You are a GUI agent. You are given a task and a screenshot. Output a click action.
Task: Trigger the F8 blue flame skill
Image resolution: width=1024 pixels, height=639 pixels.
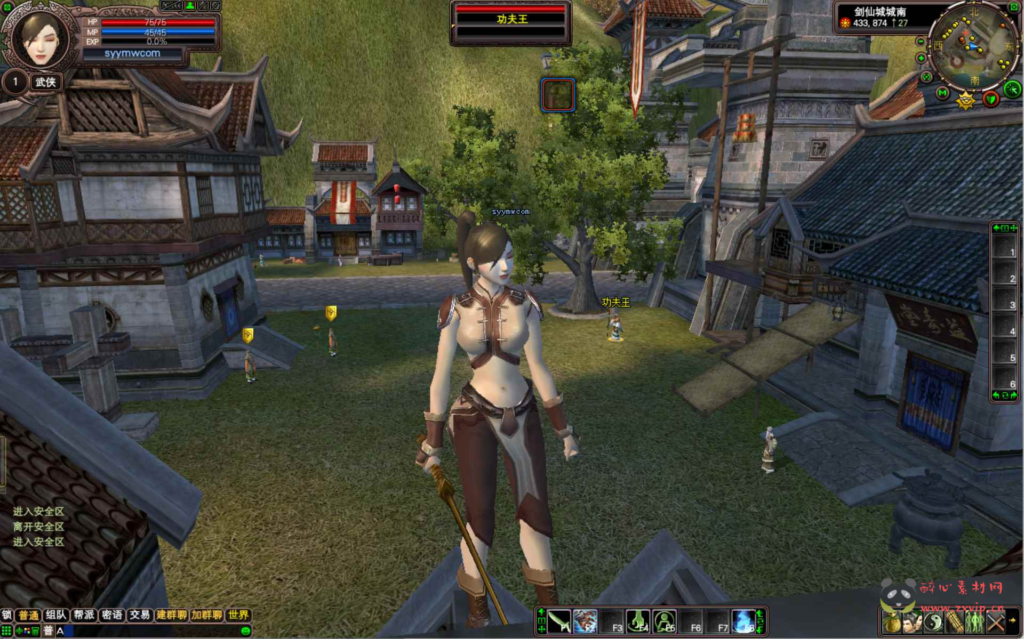point(744,621)
